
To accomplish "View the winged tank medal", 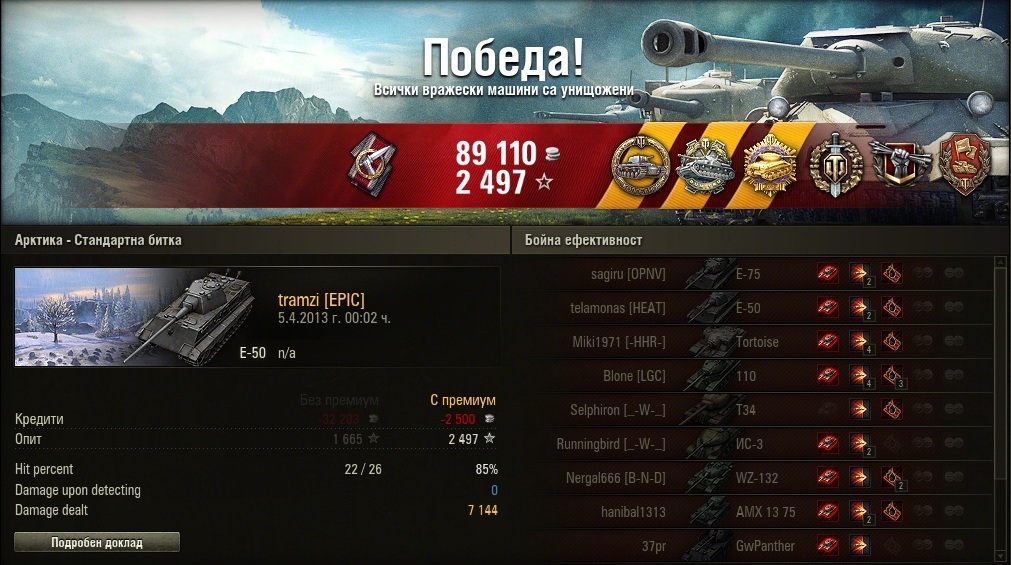I will coord(704,166).
